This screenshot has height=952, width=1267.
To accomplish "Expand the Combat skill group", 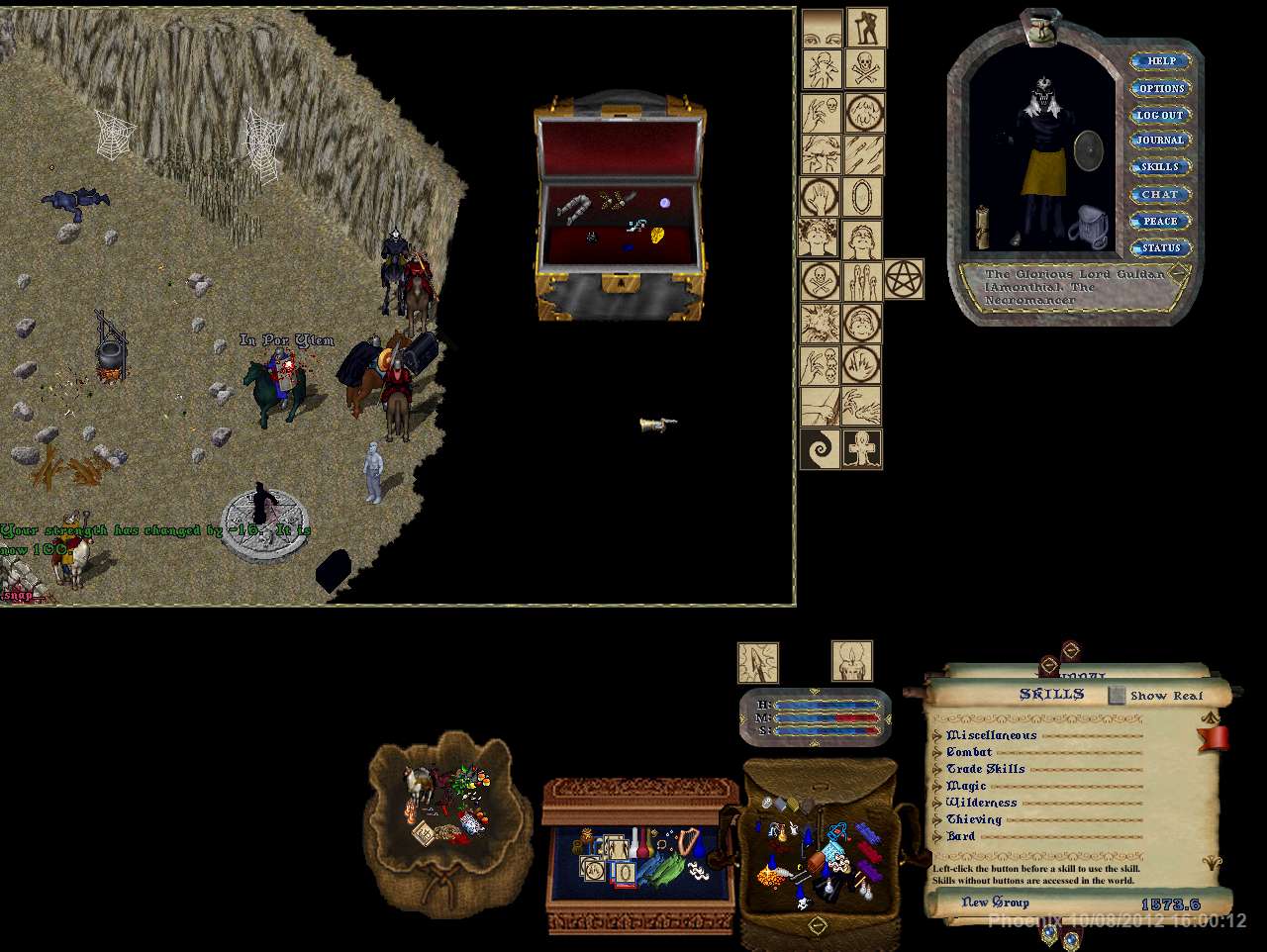I will [x=937, y=753].
